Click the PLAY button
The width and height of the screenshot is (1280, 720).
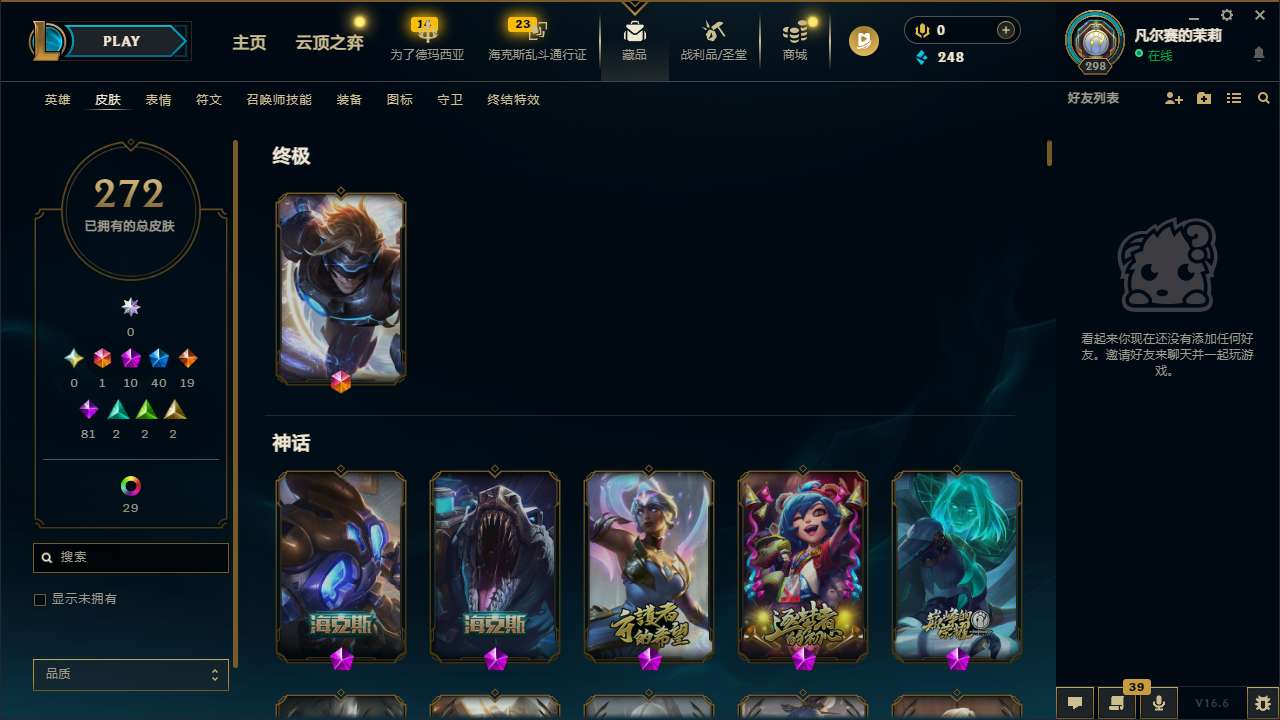click(x=121, y=41)
